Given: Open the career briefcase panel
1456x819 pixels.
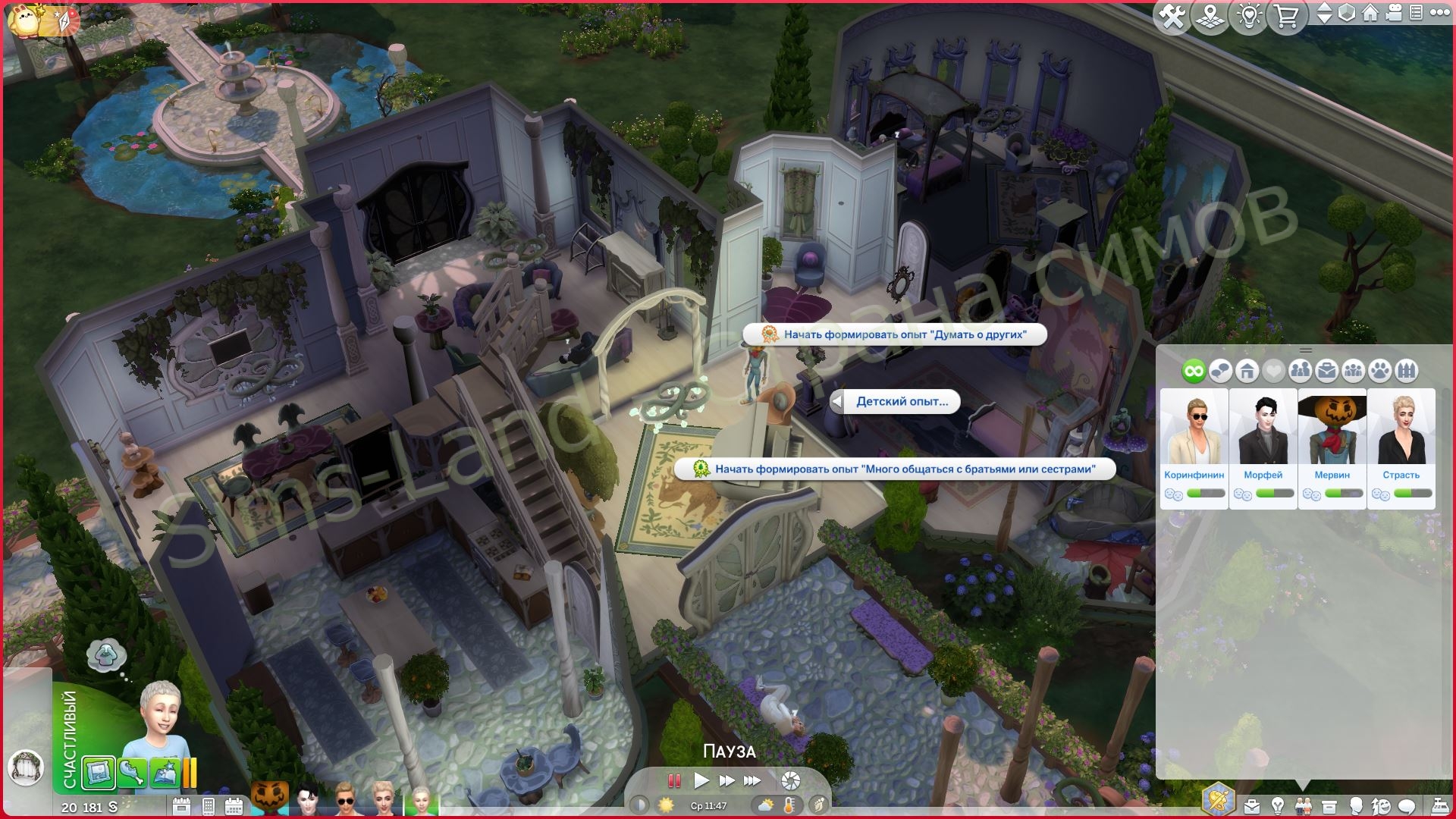Looking at the screenshot, I should point(1251,805).
